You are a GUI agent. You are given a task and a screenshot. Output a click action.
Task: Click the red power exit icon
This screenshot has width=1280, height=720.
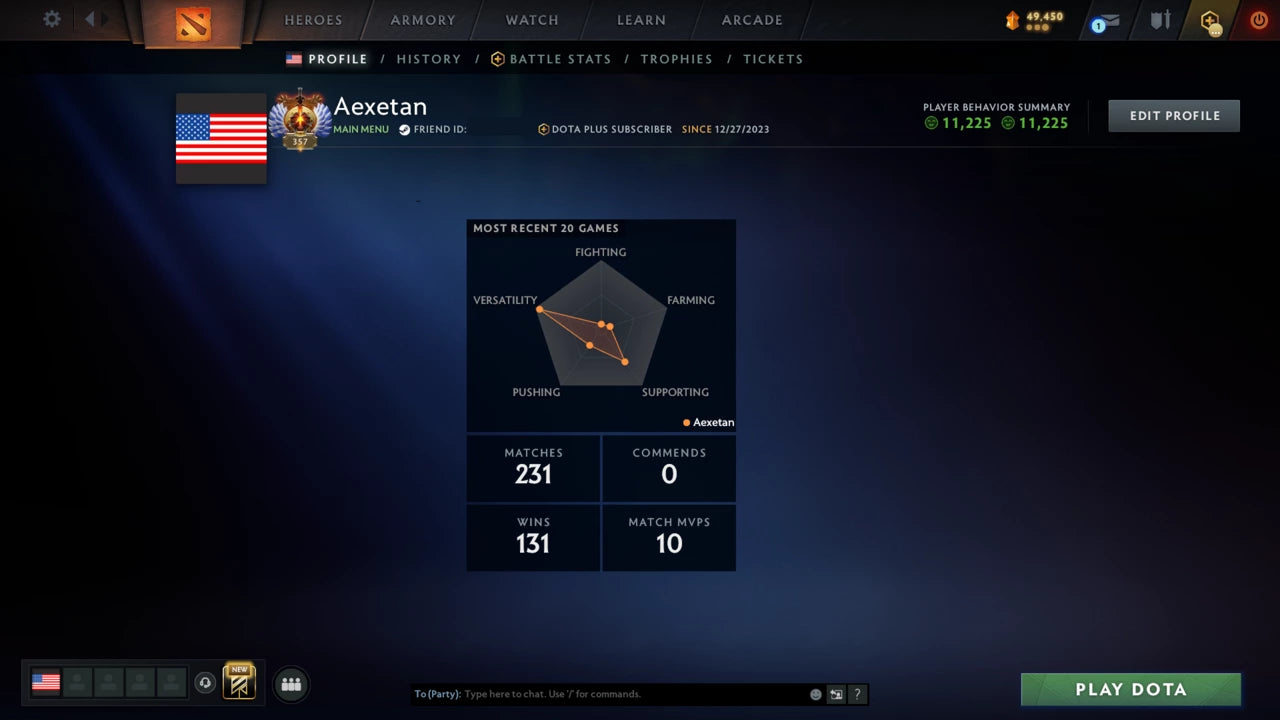tap(1259, 19)
